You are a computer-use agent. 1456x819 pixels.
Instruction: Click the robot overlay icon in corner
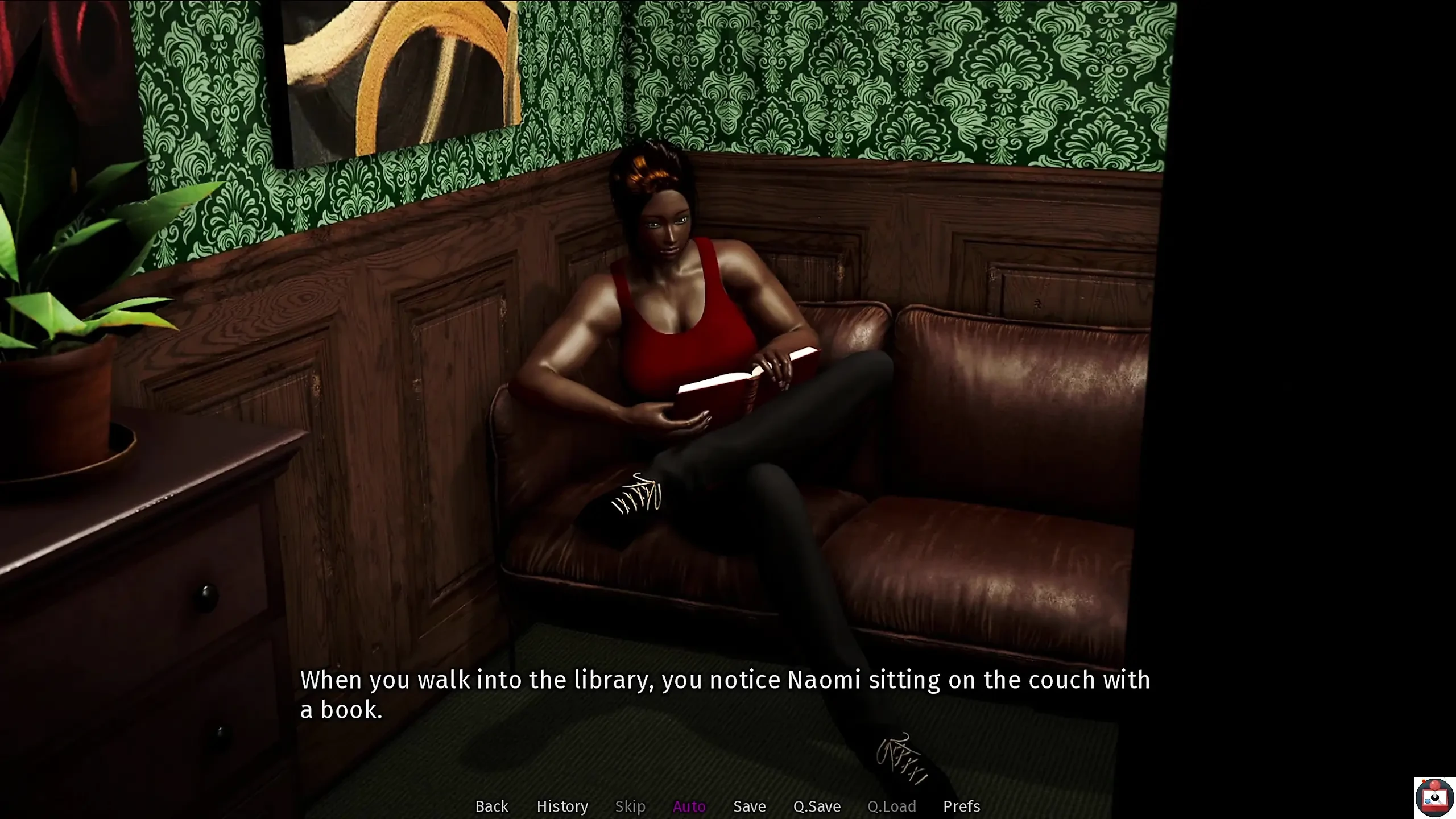click(1434, 797)
